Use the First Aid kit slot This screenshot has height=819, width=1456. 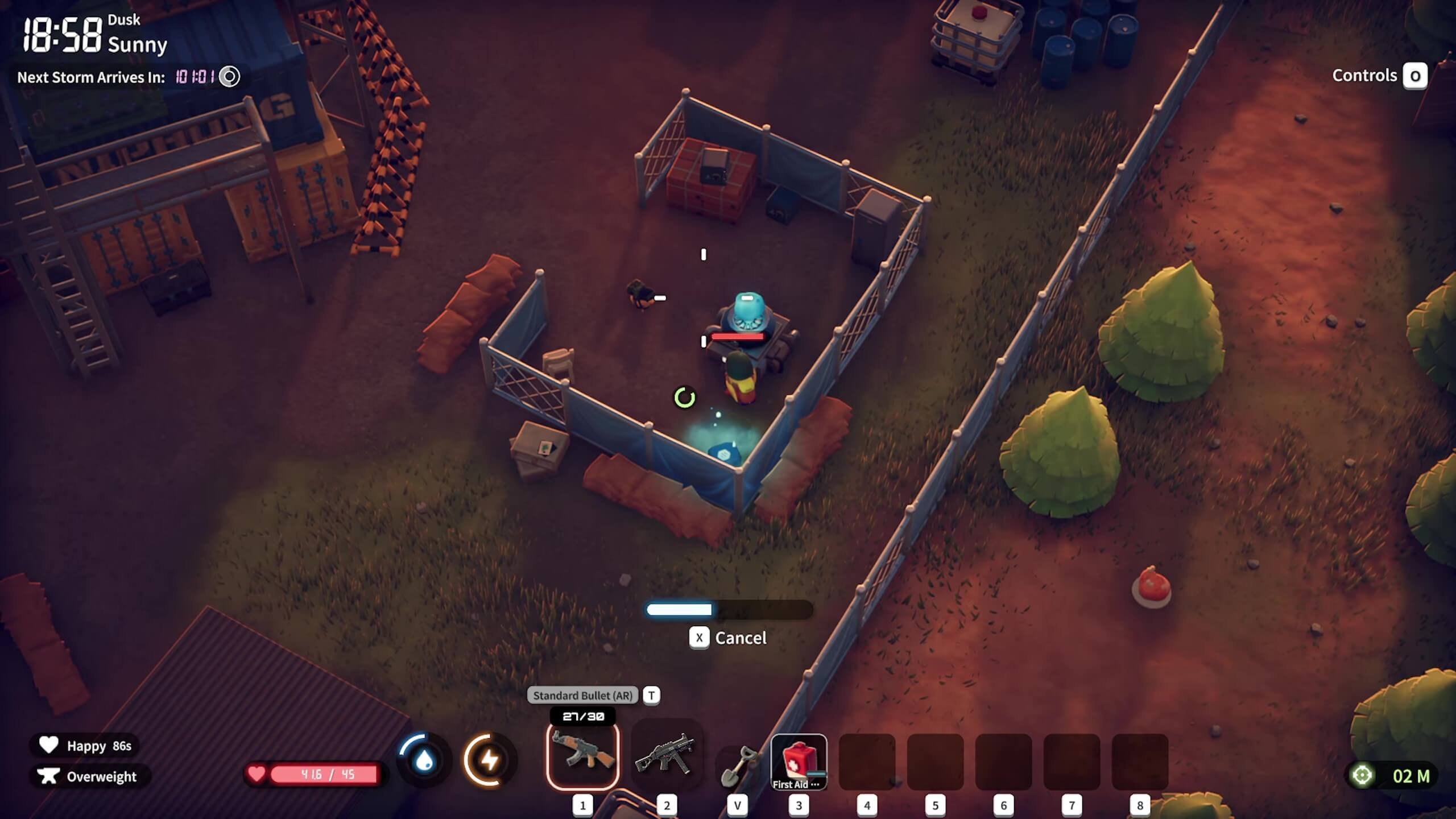799,761
